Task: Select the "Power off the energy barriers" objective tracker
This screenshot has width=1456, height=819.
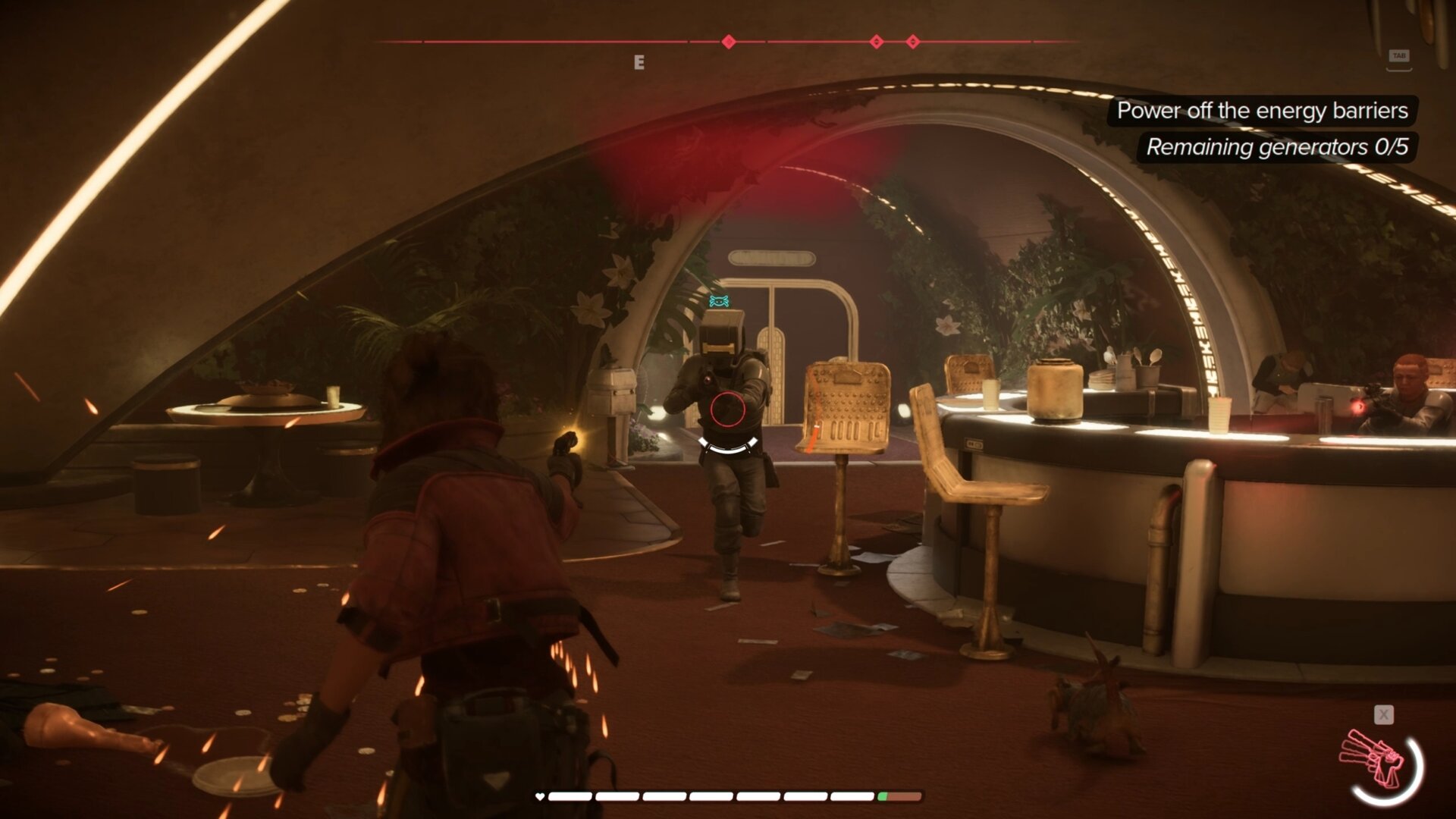Action: 1262,111
